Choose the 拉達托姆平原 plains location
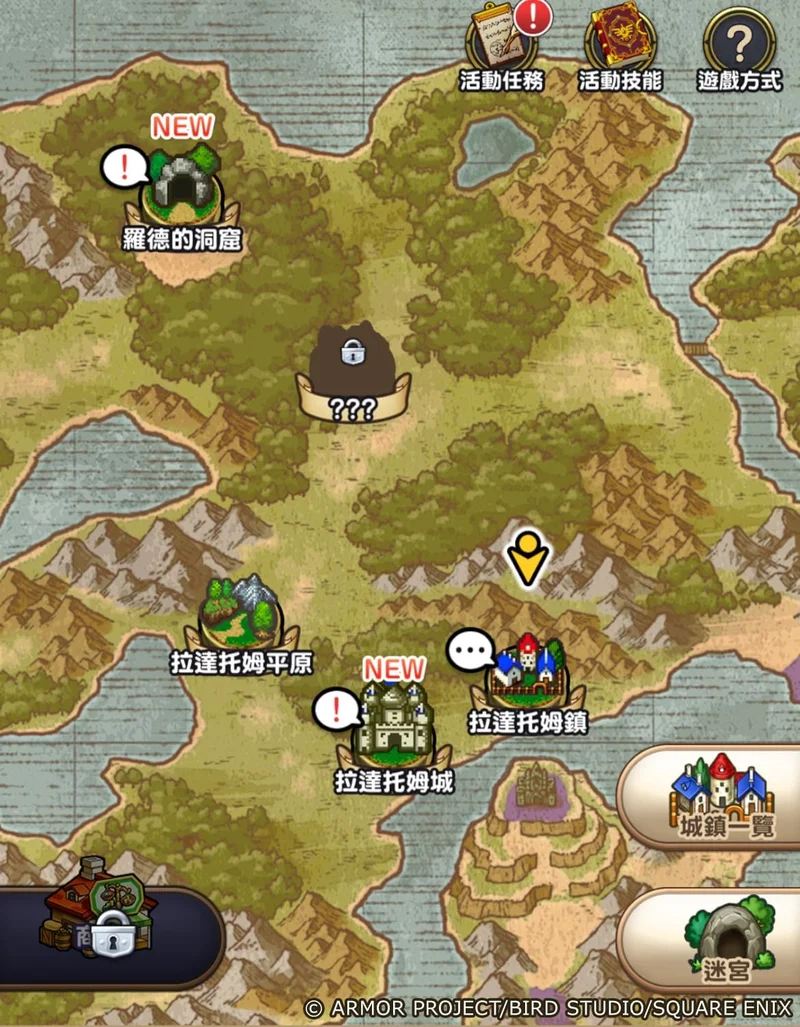Viewport: 800px width, 1027px height. (240, 620)
